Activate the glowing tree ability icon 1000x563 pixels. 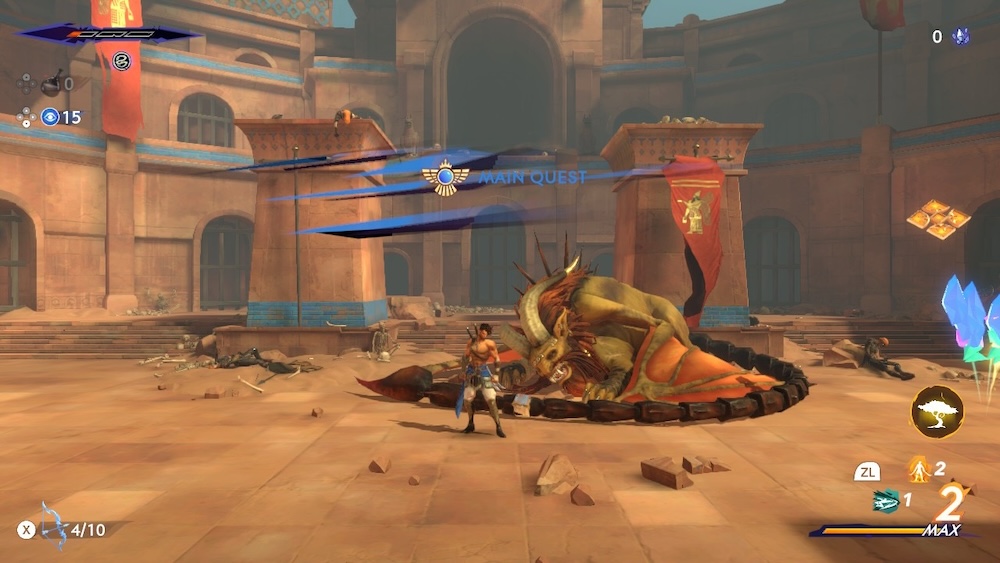[x=937, y=412]
